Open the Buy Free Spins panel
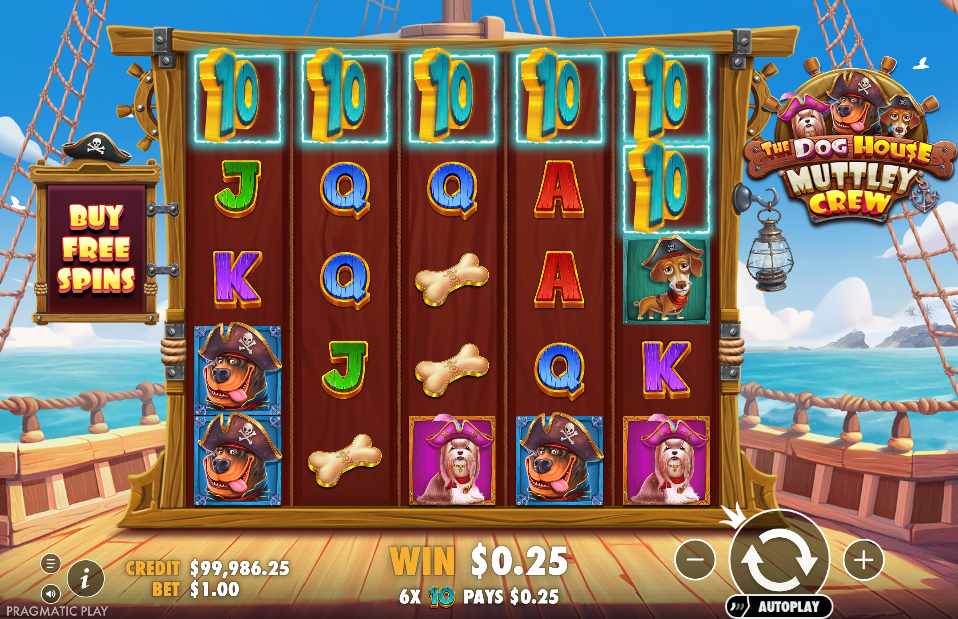 96,247
